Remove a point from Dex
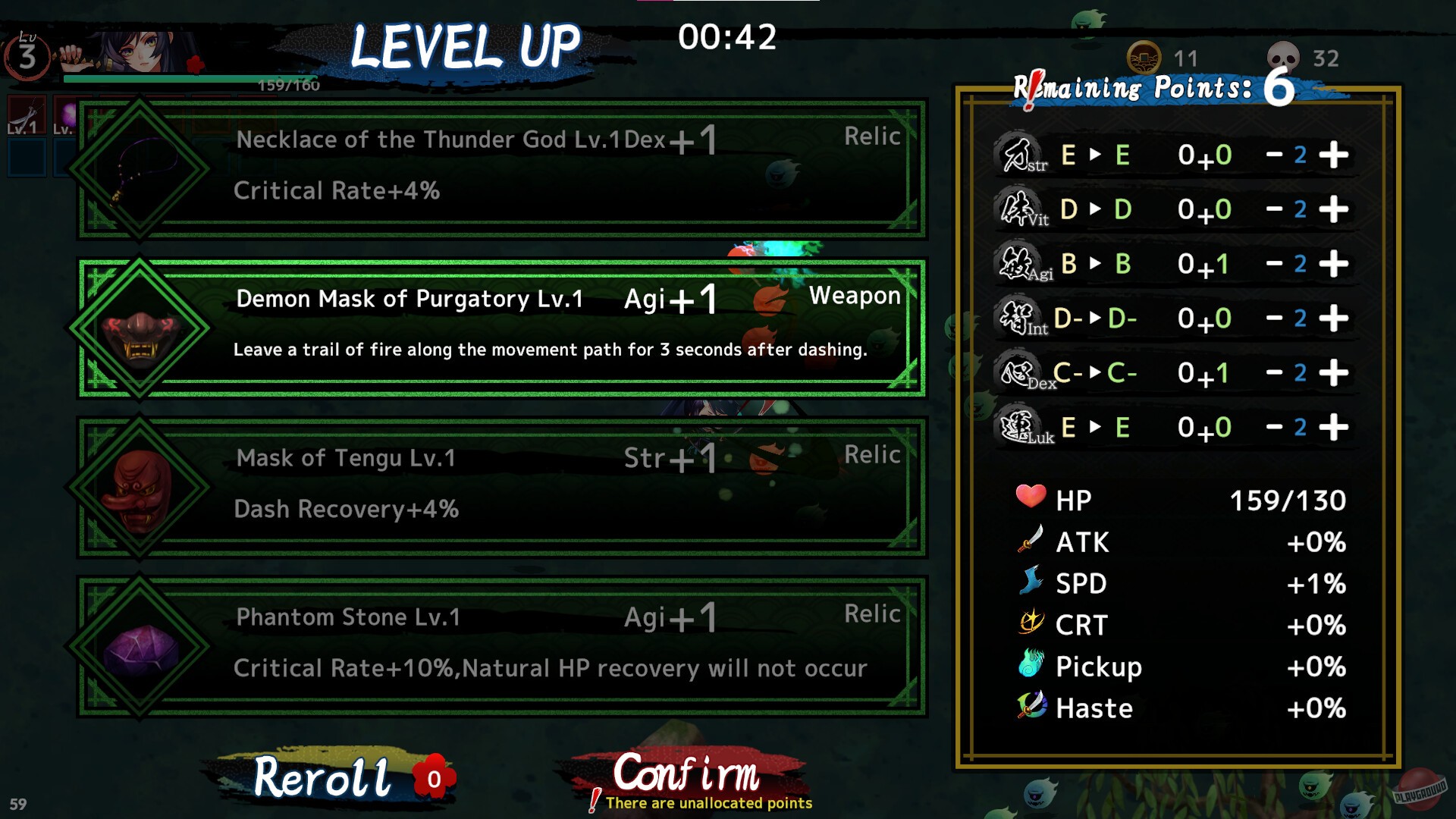 click(1276, 372)
